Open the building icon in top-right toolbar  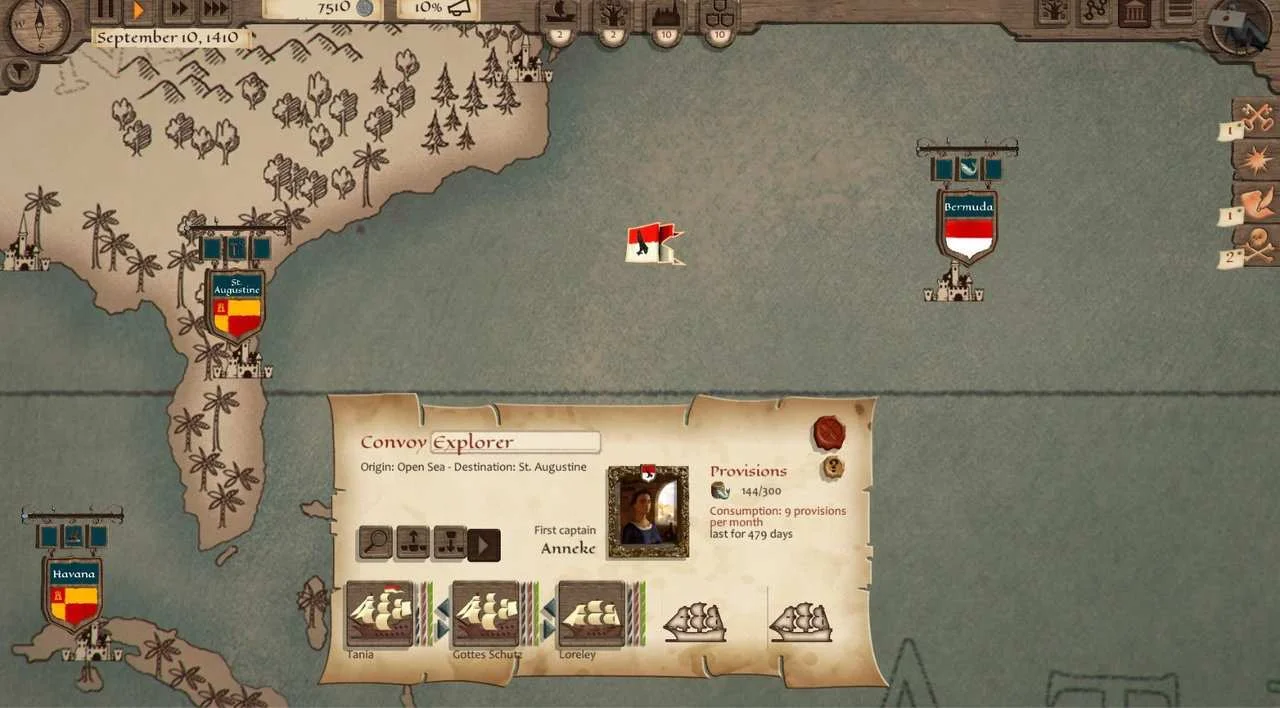coord(1134,12)
